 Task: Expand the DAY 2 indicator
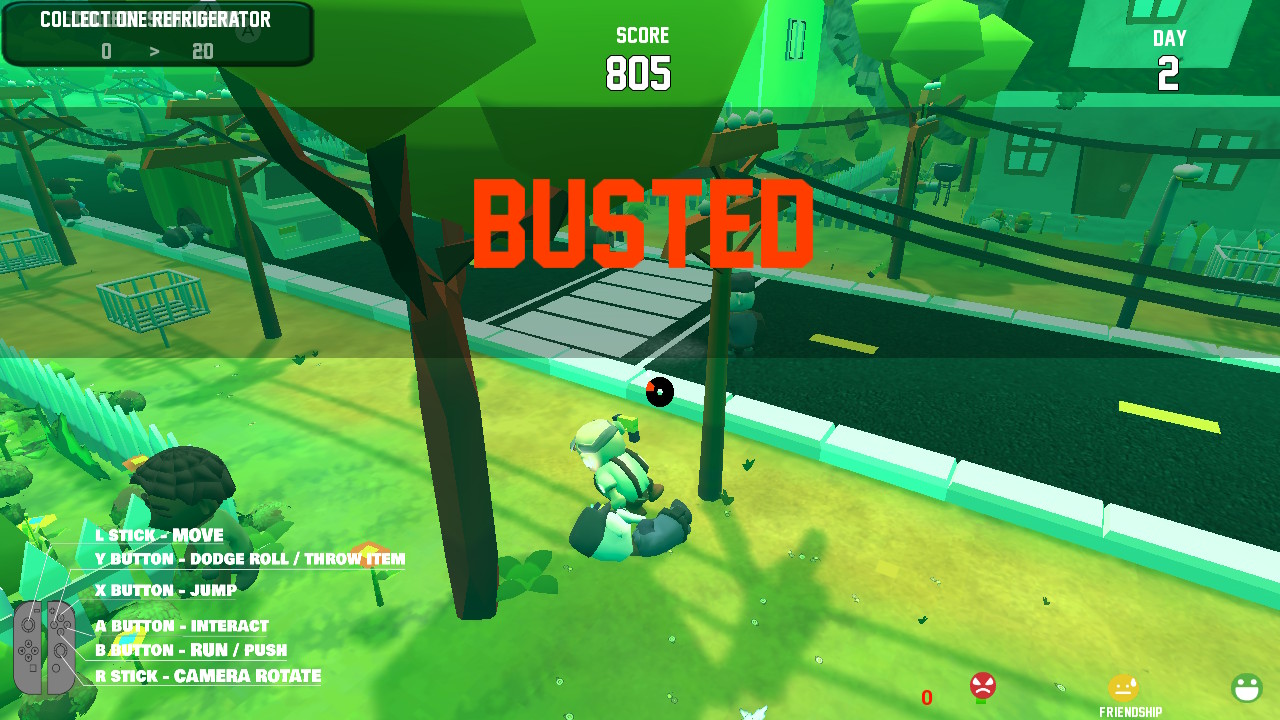[1169, 55]
